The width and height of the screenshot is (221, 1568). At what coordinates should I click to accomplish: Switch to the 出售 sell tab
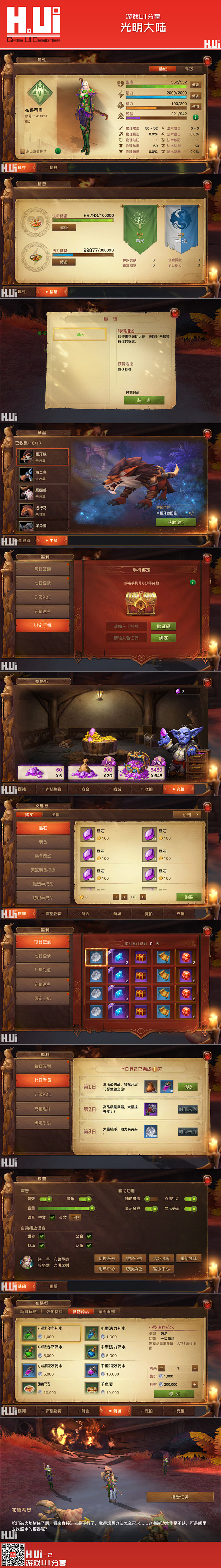(55, 814)
